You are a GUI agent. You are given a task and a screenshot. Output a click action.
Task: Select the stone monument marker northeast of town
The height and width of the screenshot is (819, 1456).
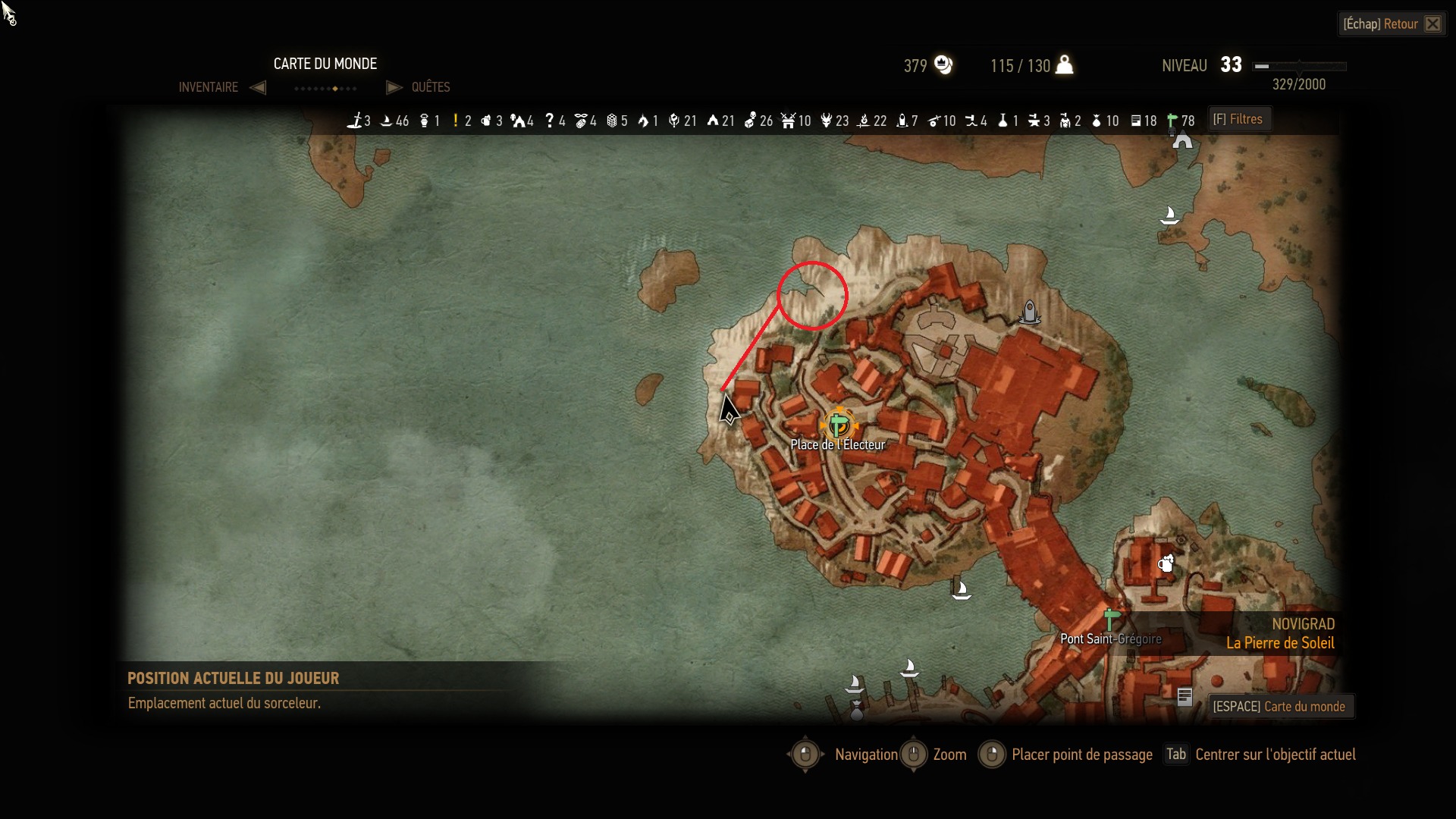(x=1030, y=312)
